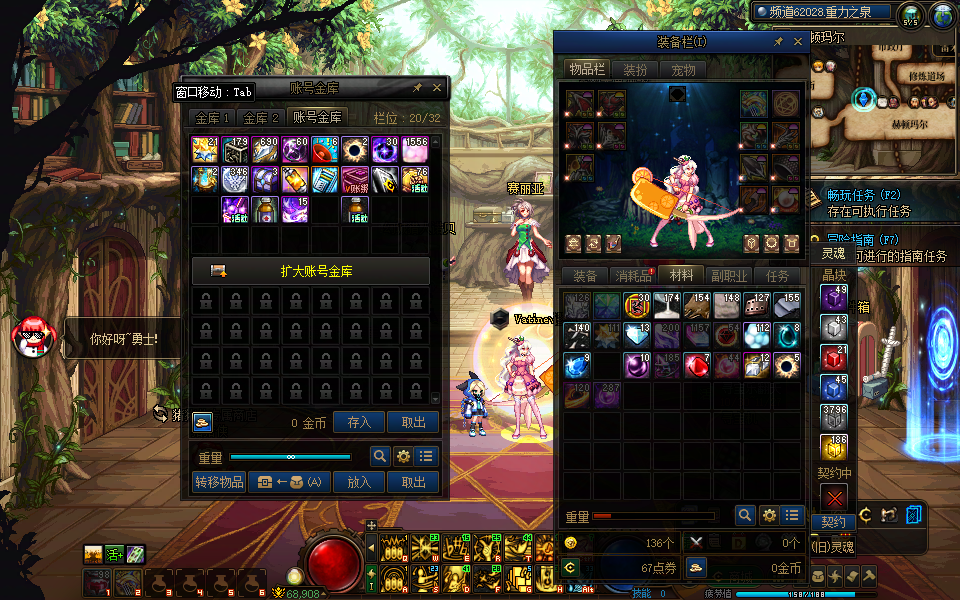This screenshot has width=960, height=600.
Task: Deposit gold with the 存入 button
Action: pos(359,423)
